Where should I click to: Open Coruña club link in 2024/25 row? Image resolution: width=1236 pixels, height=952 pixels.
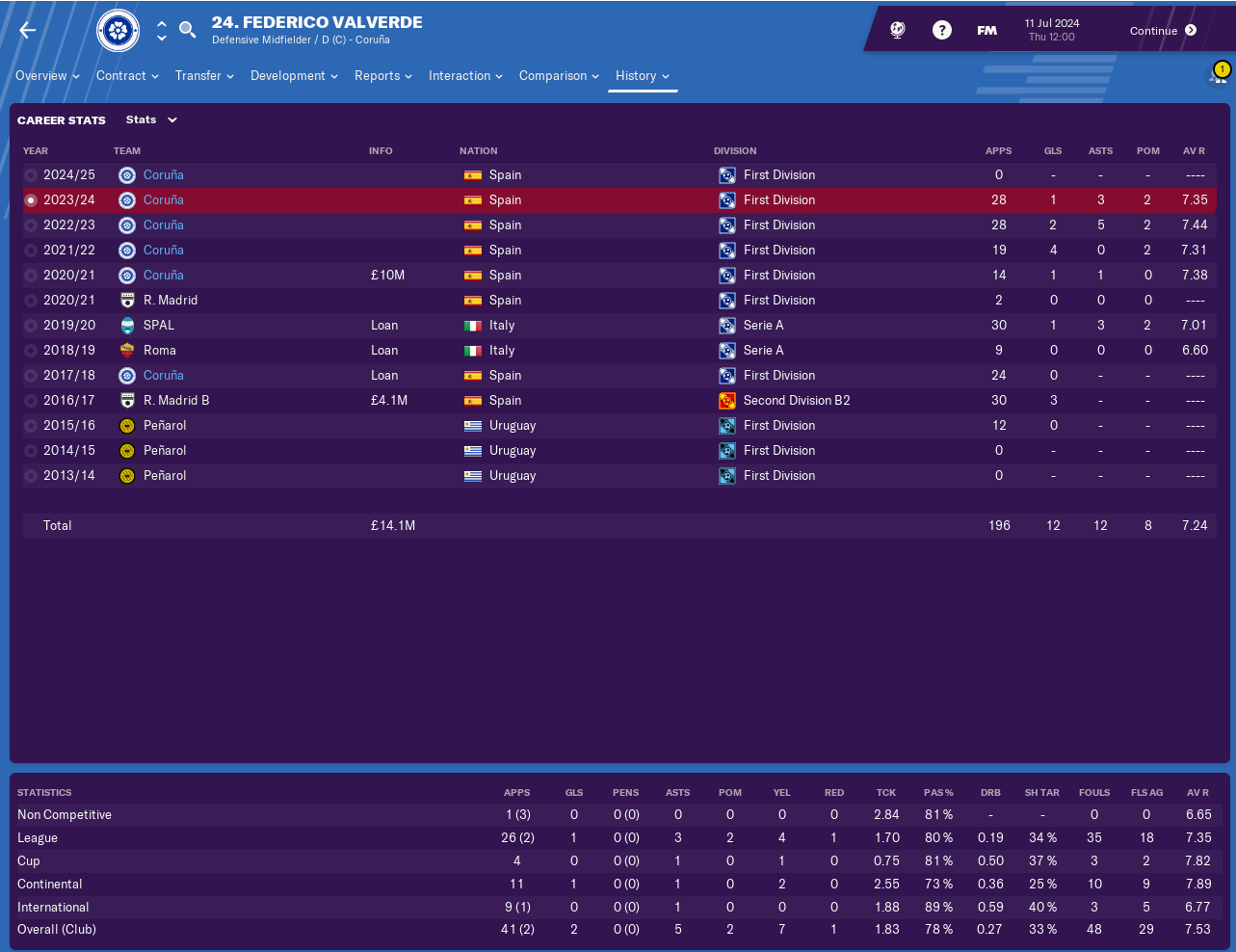[x=163, y=175]
